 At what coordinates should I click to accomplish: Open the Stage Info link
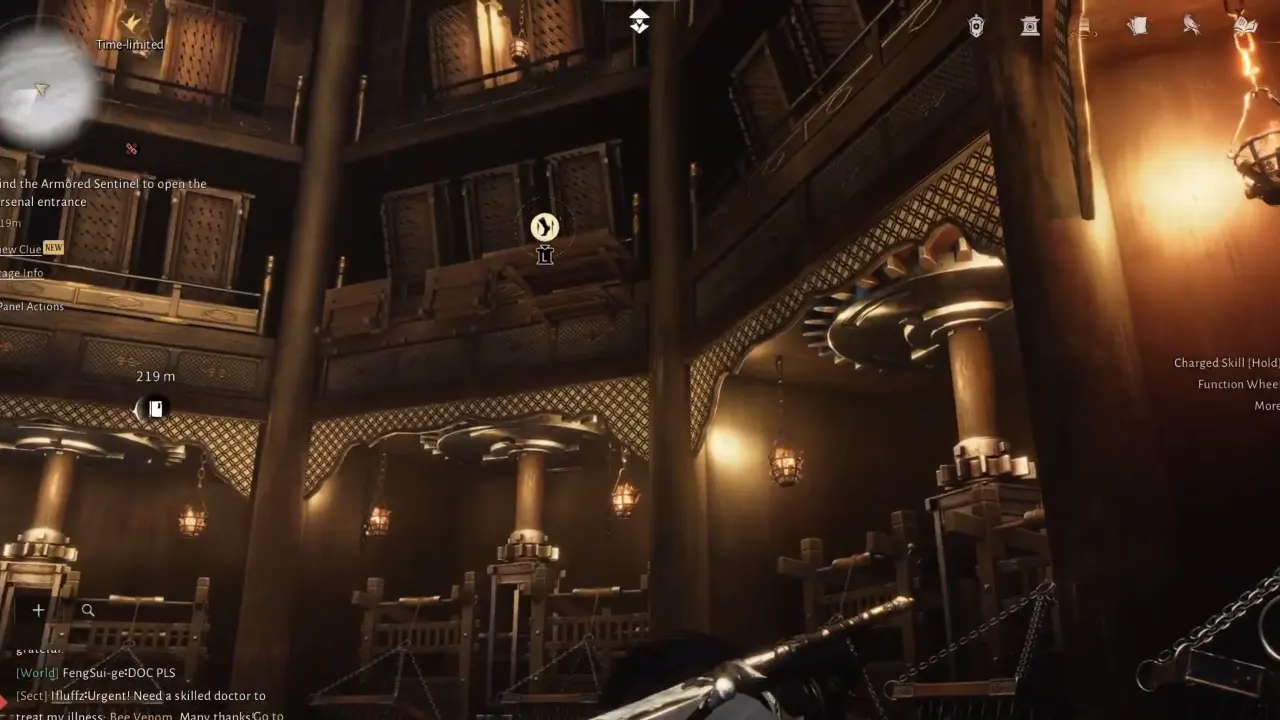pos(22,273)
